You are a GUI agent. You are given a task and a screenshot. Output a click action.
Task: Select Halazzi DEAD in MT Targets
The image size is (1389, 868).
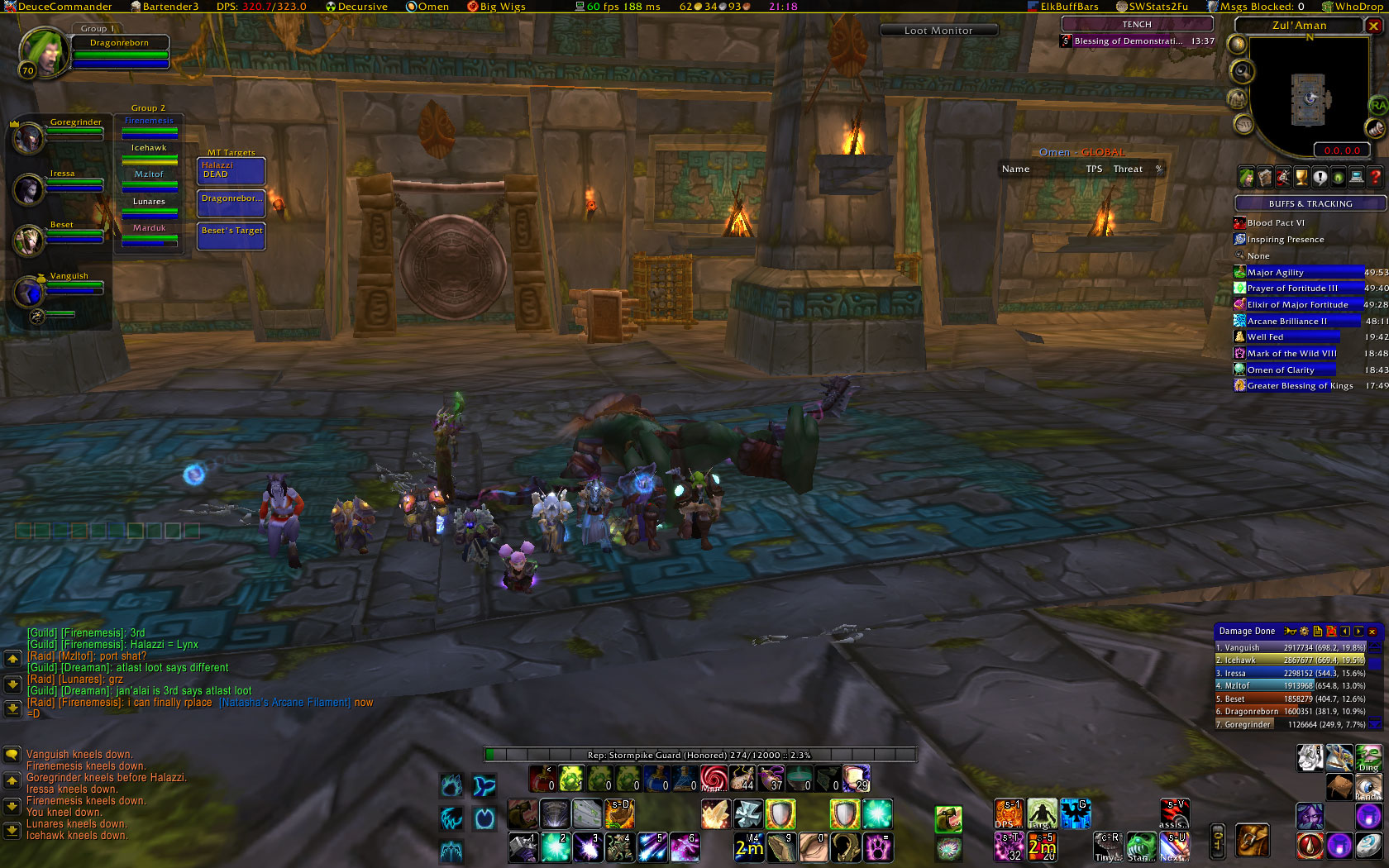(231, 170)
